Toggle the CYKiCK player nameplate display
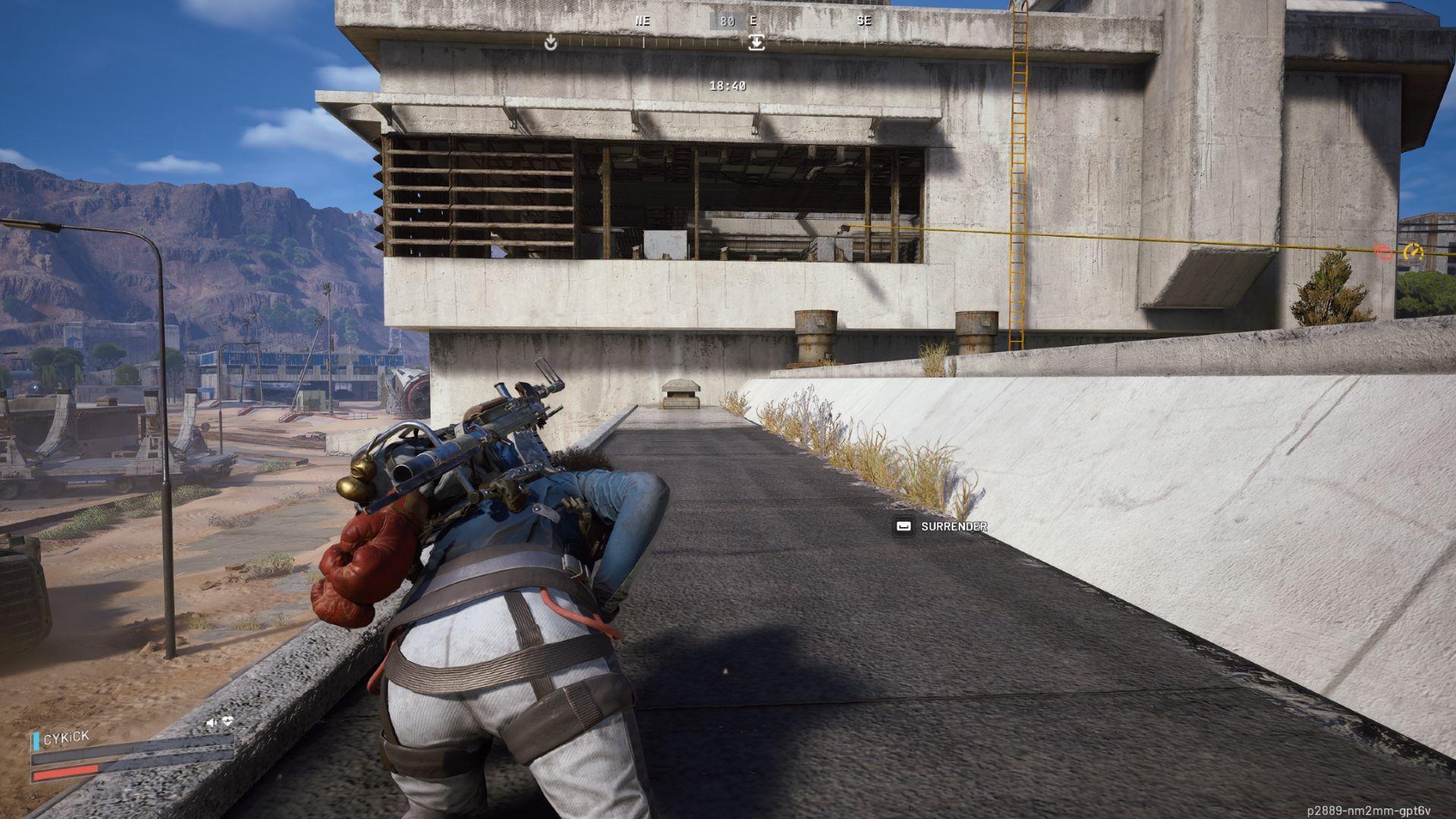The image size is (1456, 819). coord(67,738)
